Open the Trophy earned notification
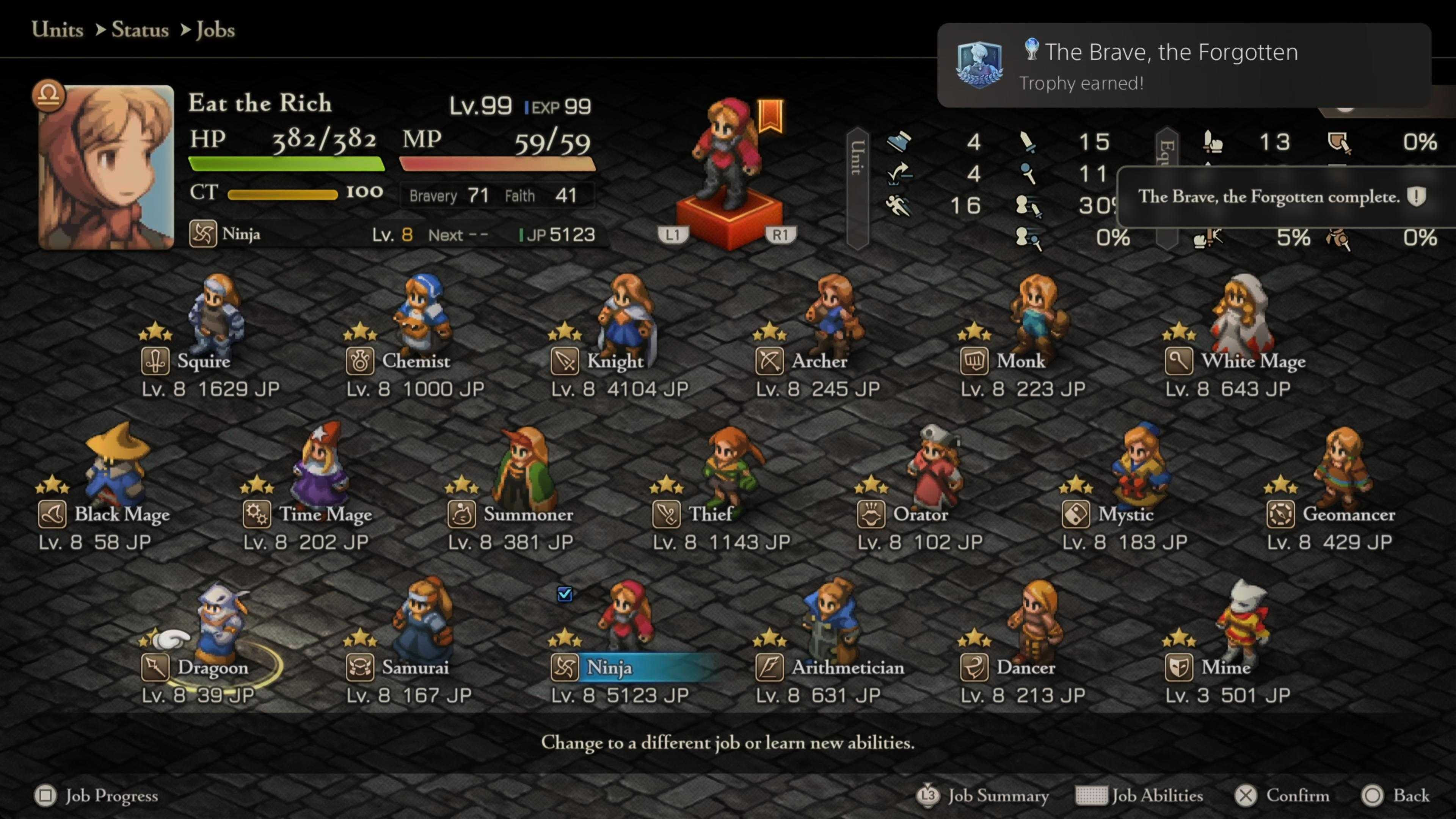The height and width of the screenshot is (819, 1456). [1183, 66]
